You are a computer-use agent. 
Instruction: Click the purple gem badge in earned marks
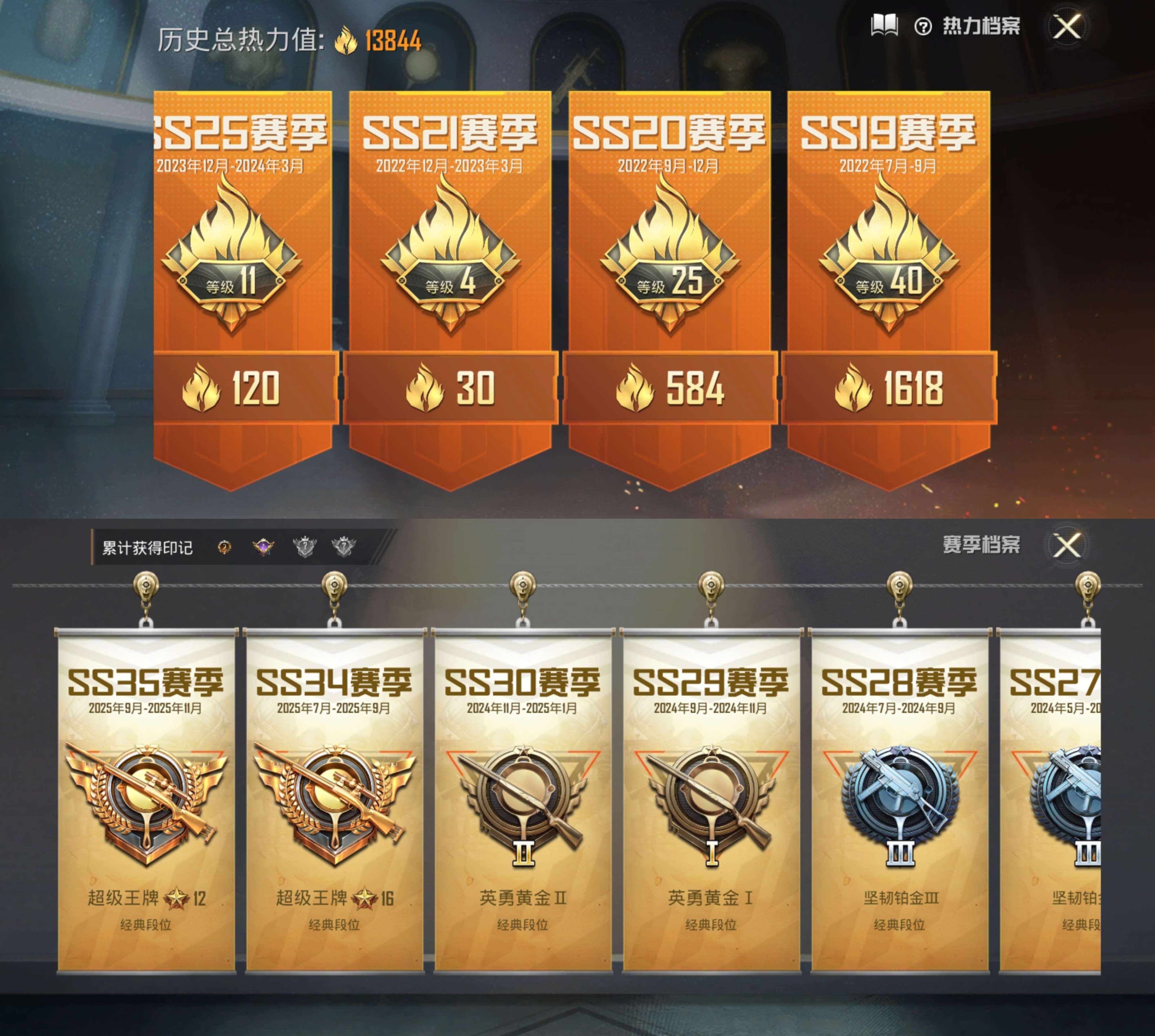[264, 547]
